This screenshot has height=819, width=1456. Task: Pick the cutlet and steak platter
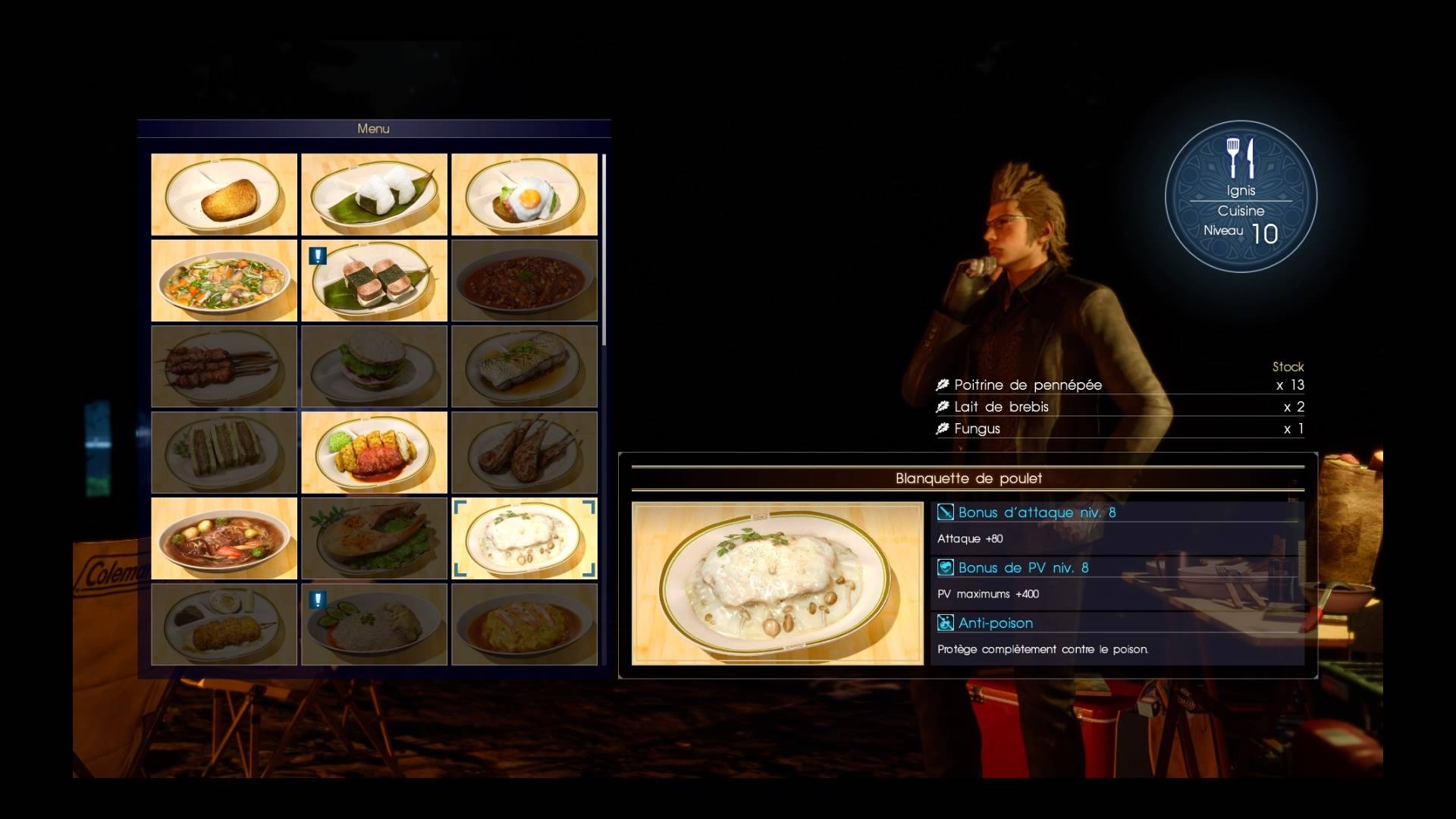click(x=374, y=453)
